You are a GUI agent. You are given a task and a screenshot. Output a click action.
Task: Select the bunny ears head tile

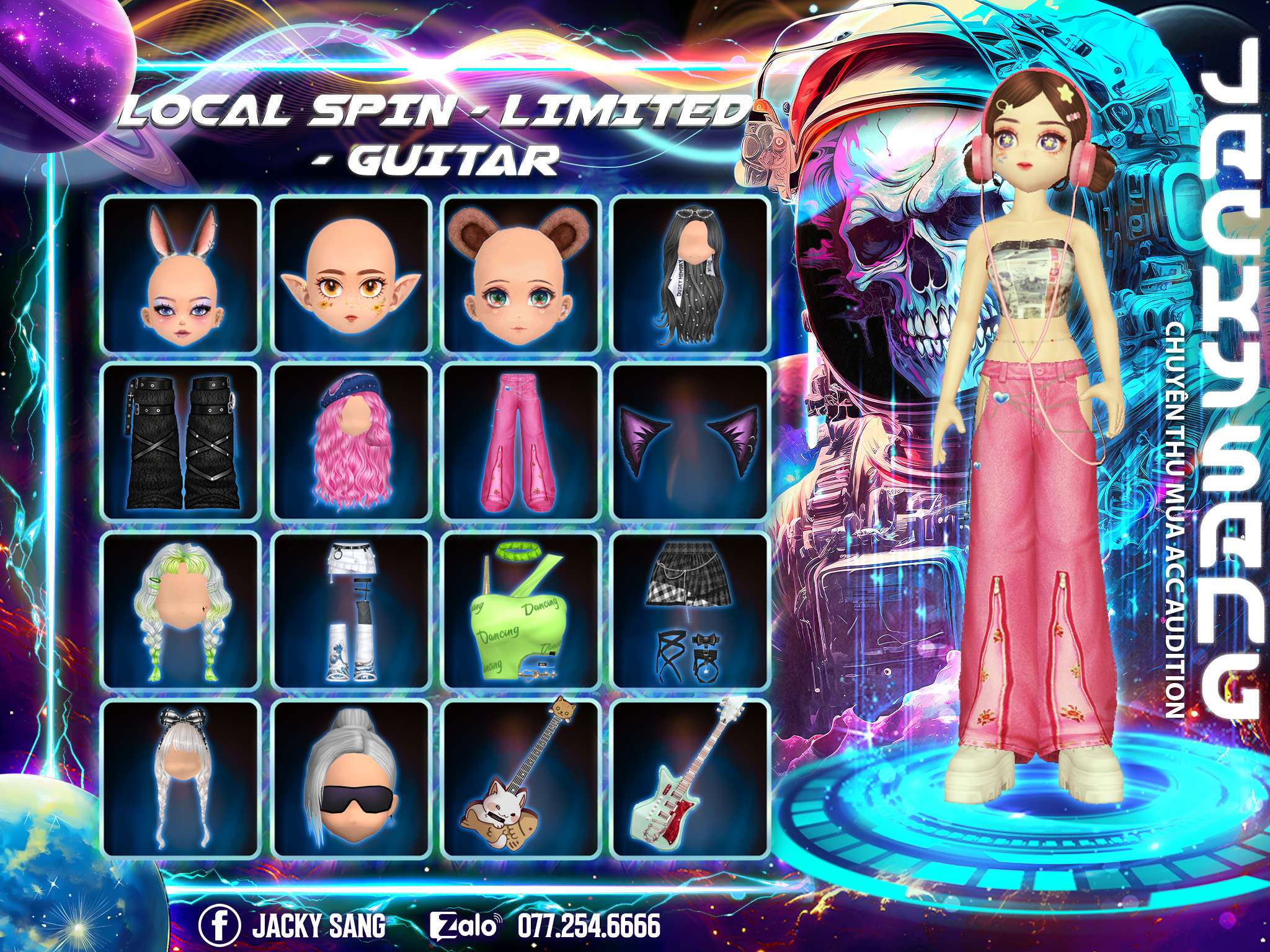(180, 275)
